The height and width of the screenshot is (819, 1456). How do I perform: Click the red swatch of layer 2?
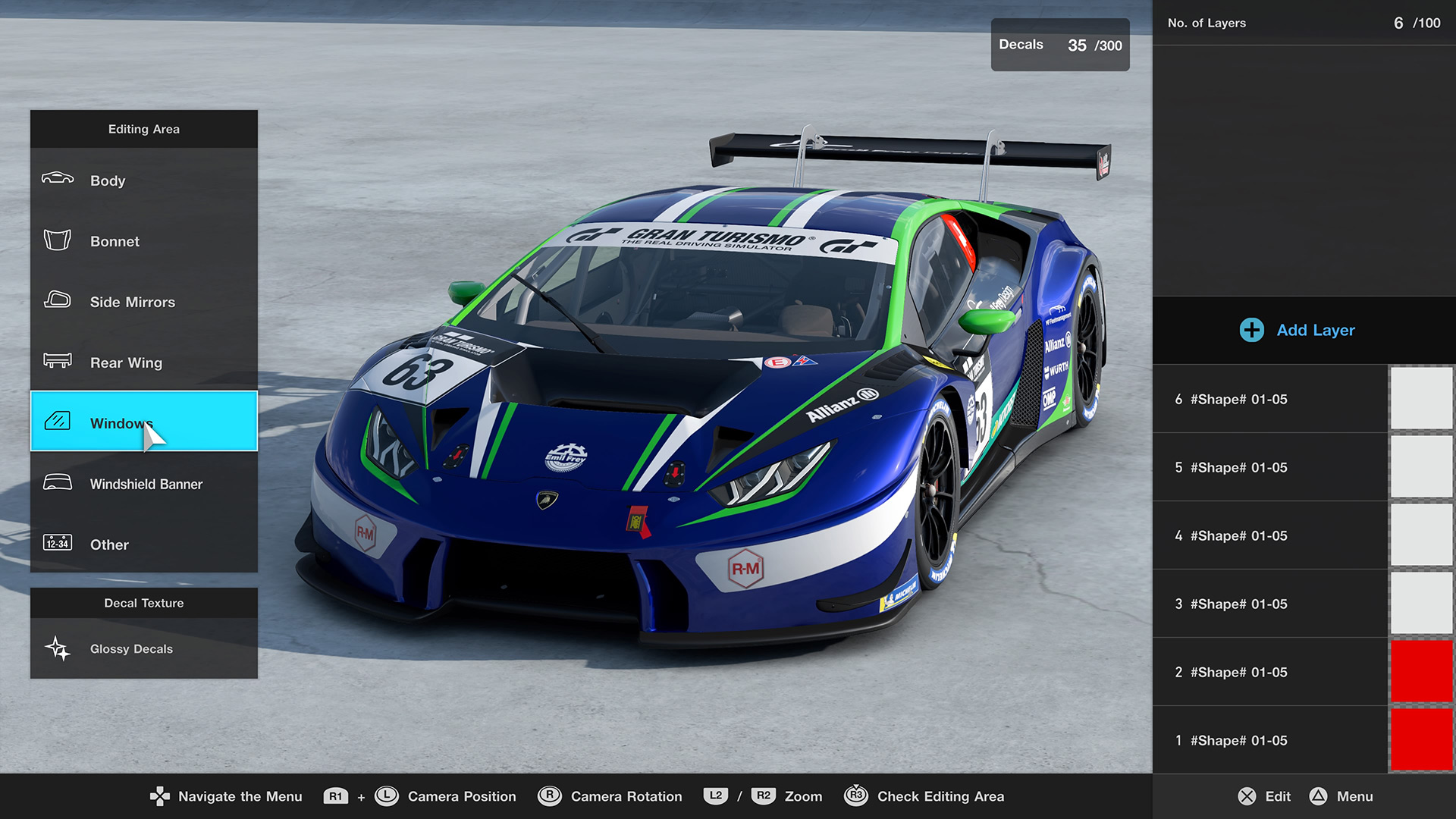pyautogui.click(x=1422, y=671)
